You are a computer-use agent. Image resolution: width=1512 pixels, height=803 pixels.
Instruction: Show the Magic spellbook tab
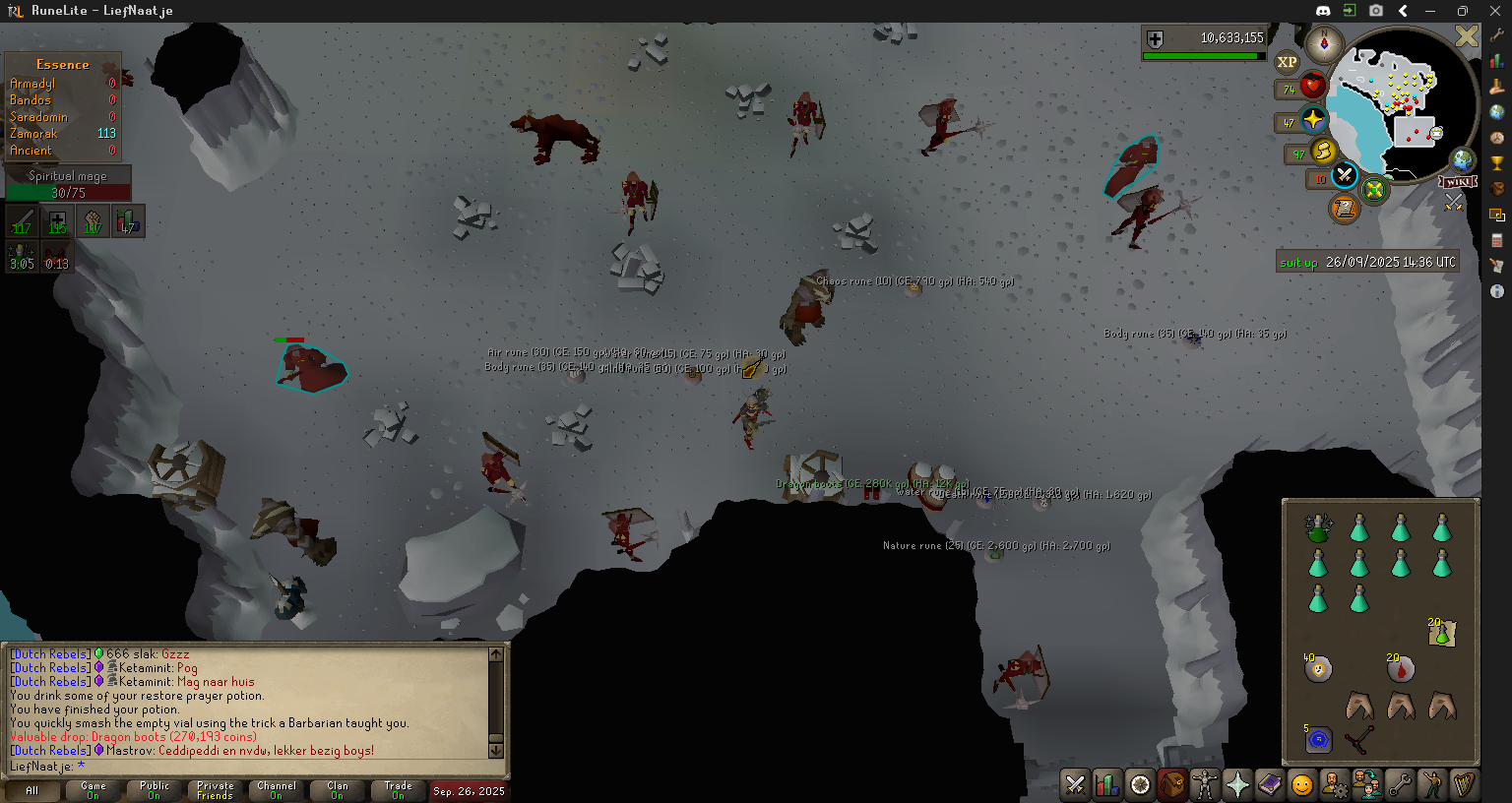1270,784
